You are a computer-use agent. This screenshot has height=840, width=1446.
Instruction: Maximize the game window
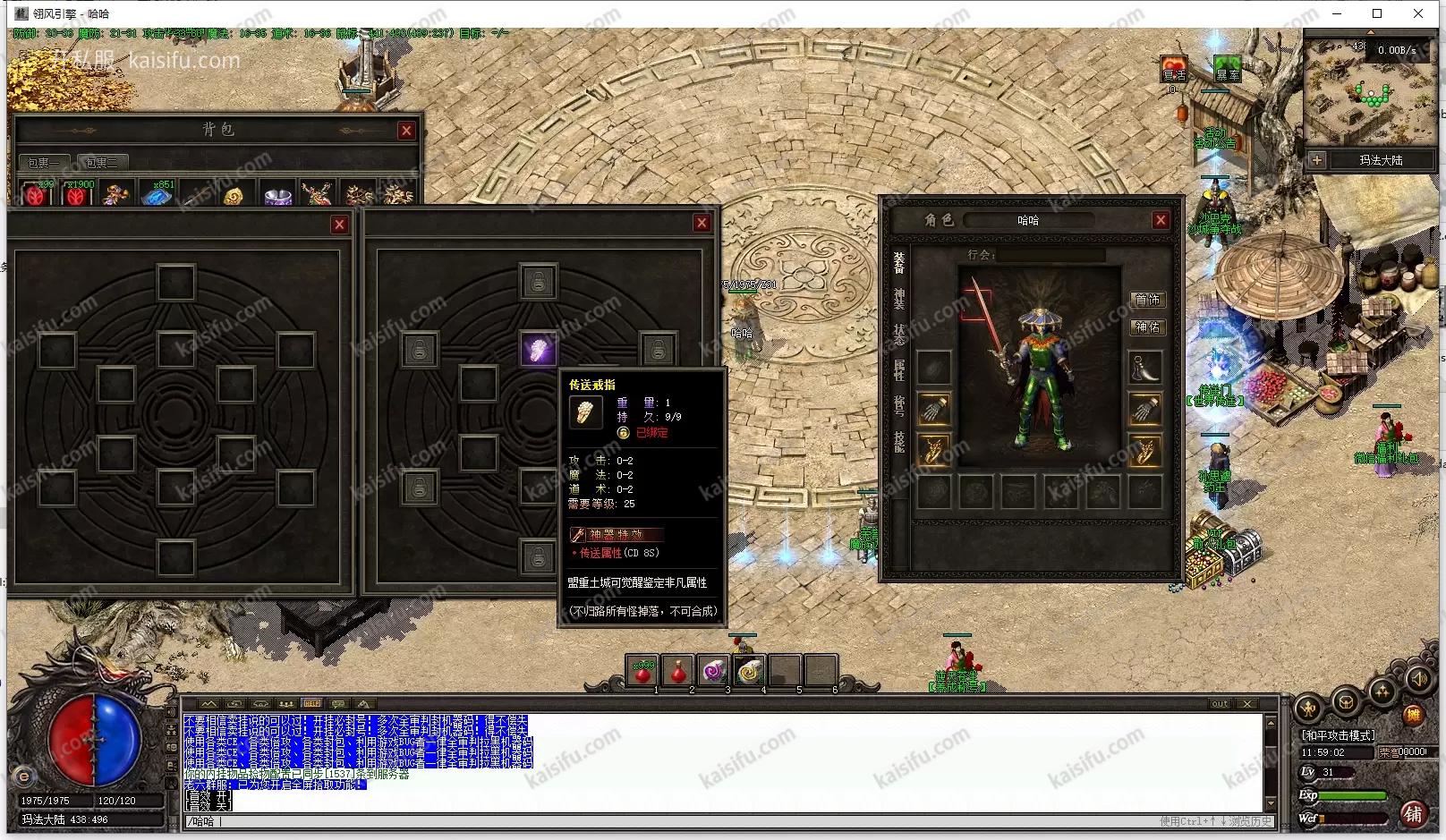1377,13
